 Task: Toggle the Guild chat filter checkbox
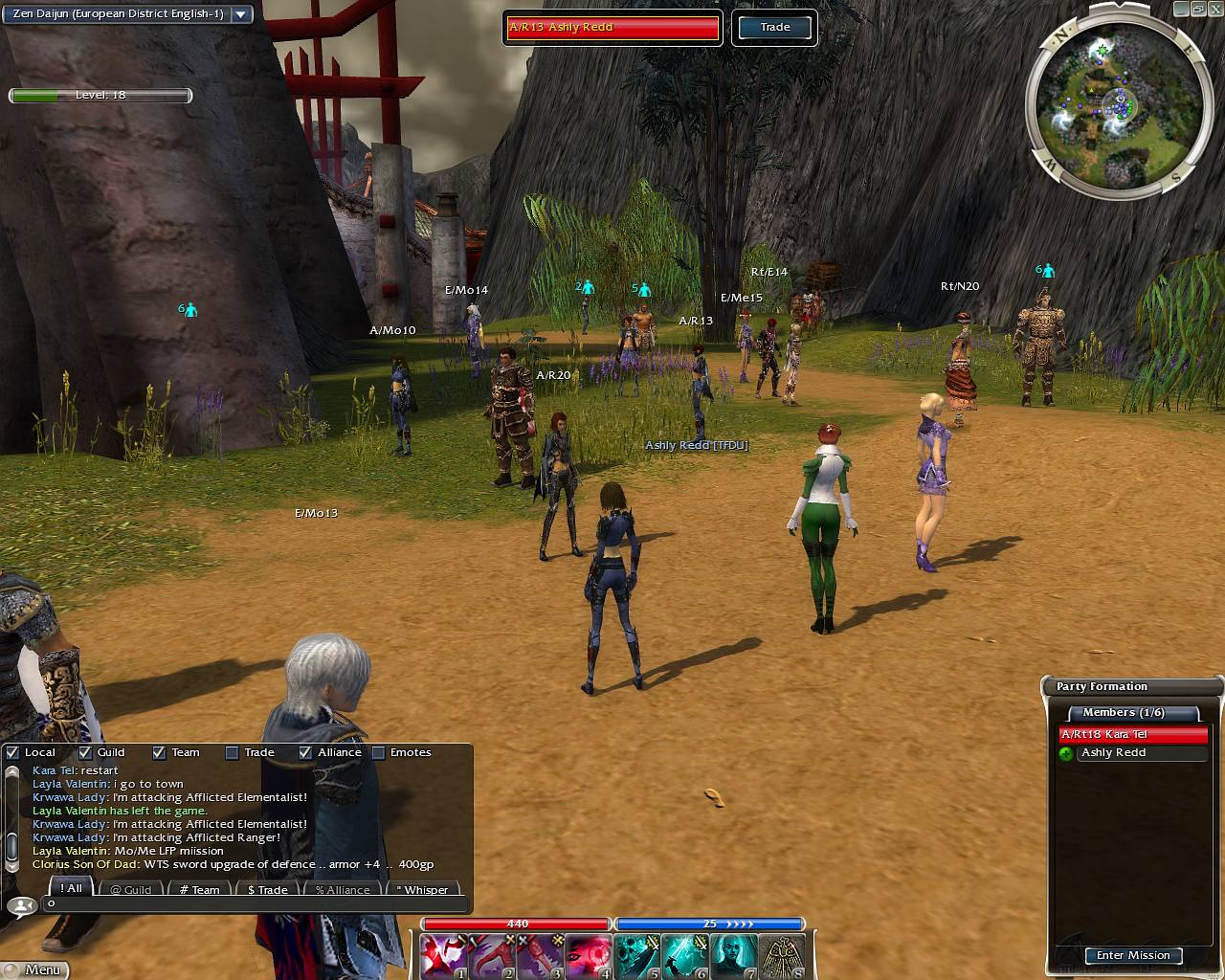coord(85,752)
